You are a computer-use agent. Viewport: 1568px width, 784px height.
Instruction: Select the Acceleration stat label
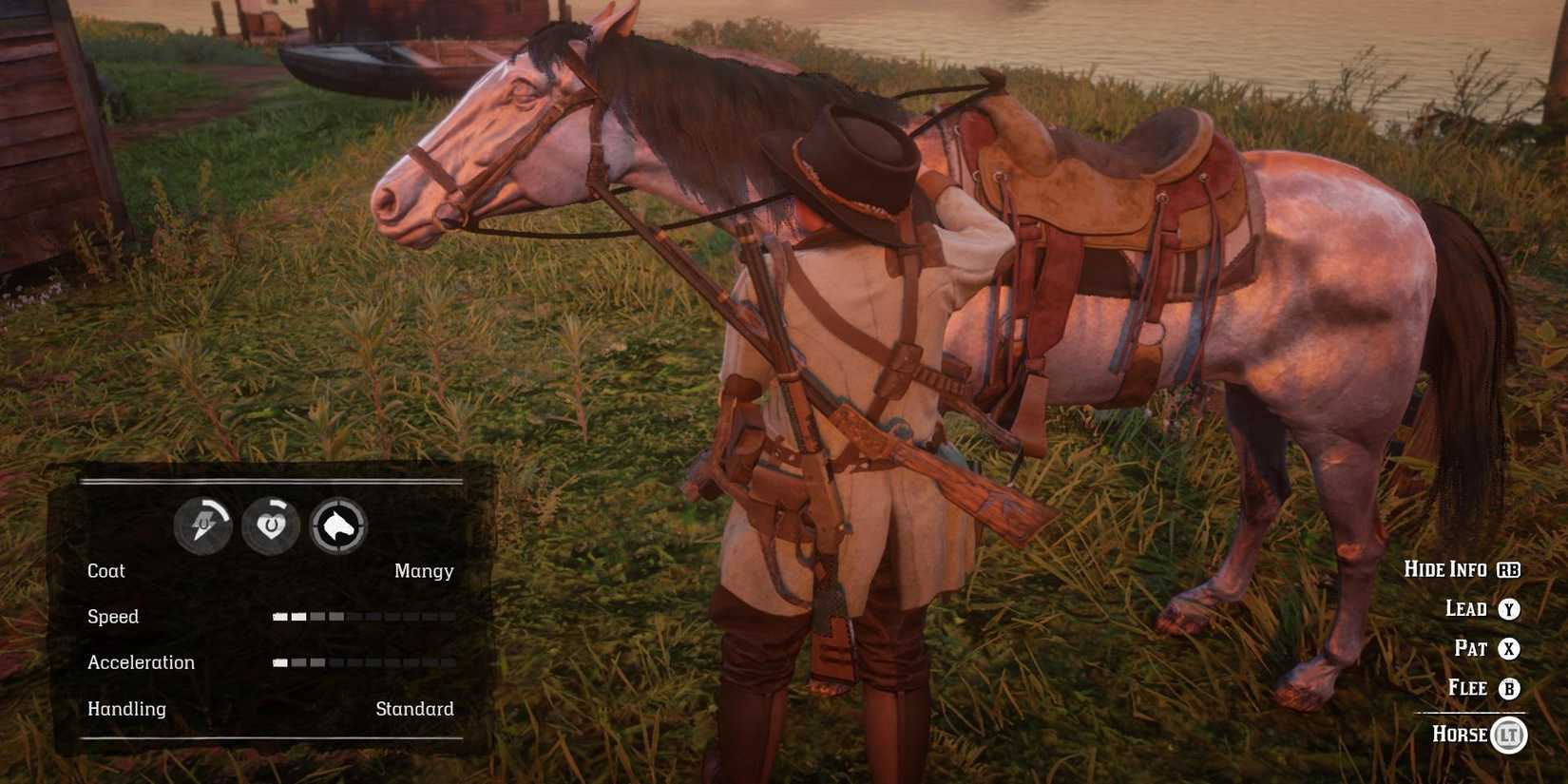tap(142, 662)
